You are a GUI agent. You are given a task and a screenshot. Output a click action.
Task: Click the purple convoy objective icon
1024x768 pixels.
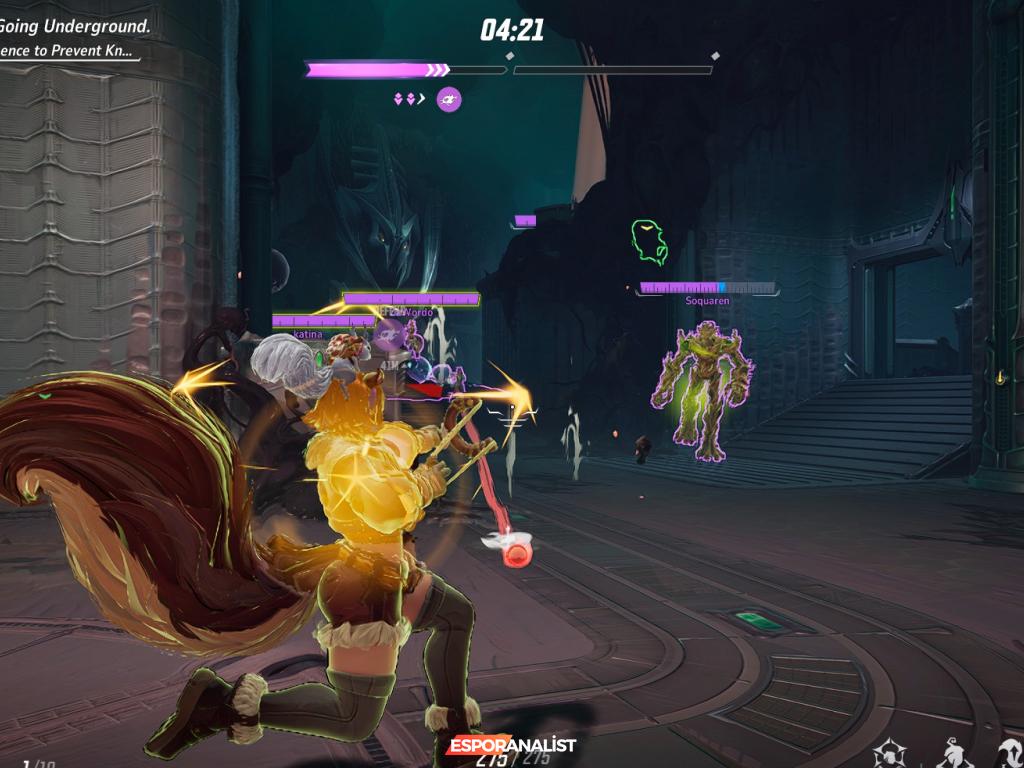pos(449,99)
